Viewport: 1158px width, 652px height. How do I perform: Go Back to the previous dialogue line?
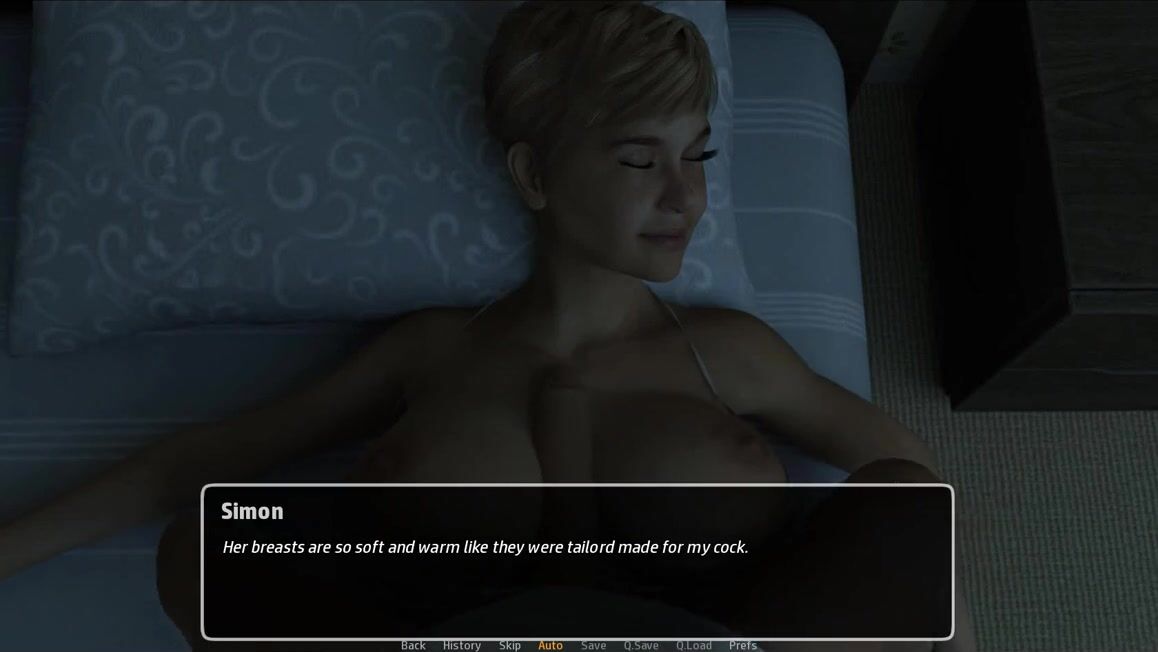[x=413, y=645]
